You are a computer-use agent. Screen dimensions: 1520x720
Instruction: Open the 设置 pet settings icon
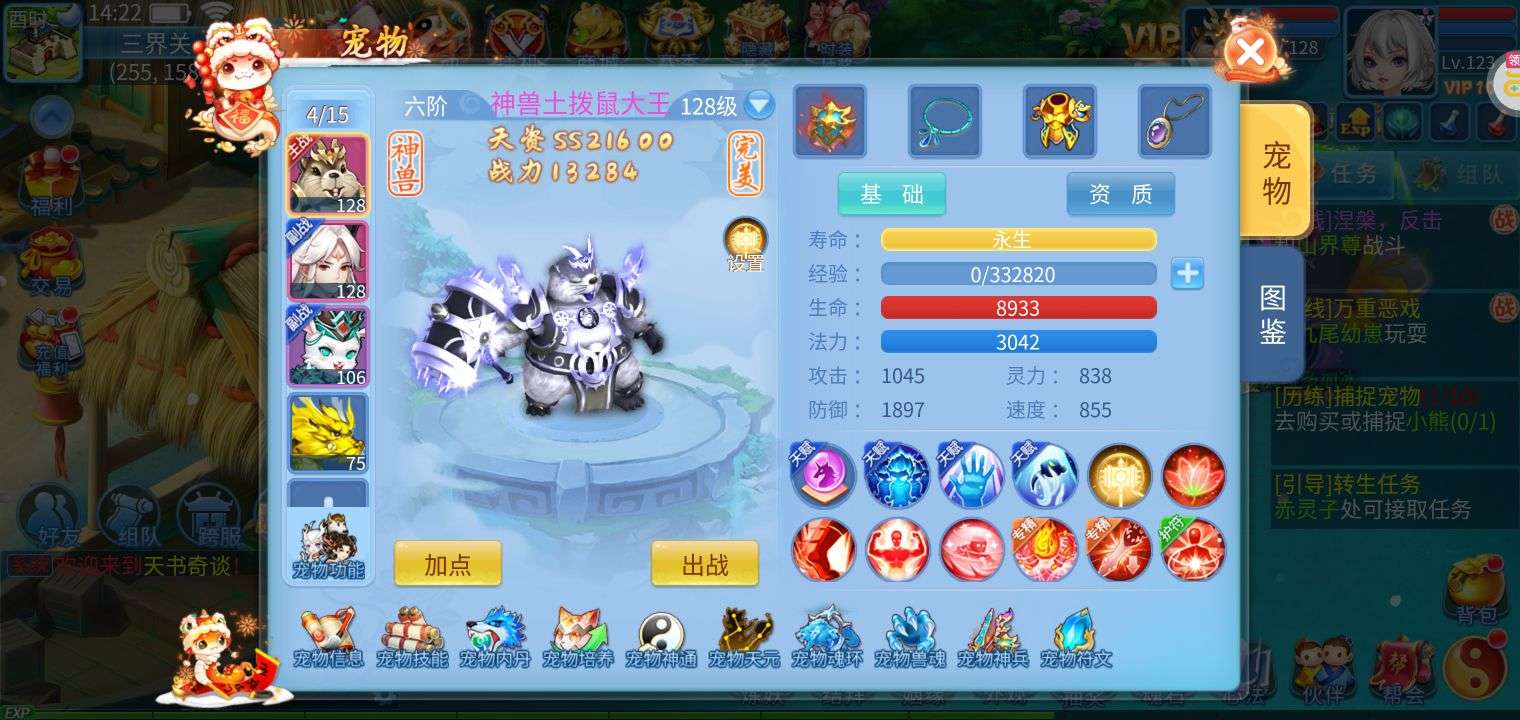[x=745, y=243]
